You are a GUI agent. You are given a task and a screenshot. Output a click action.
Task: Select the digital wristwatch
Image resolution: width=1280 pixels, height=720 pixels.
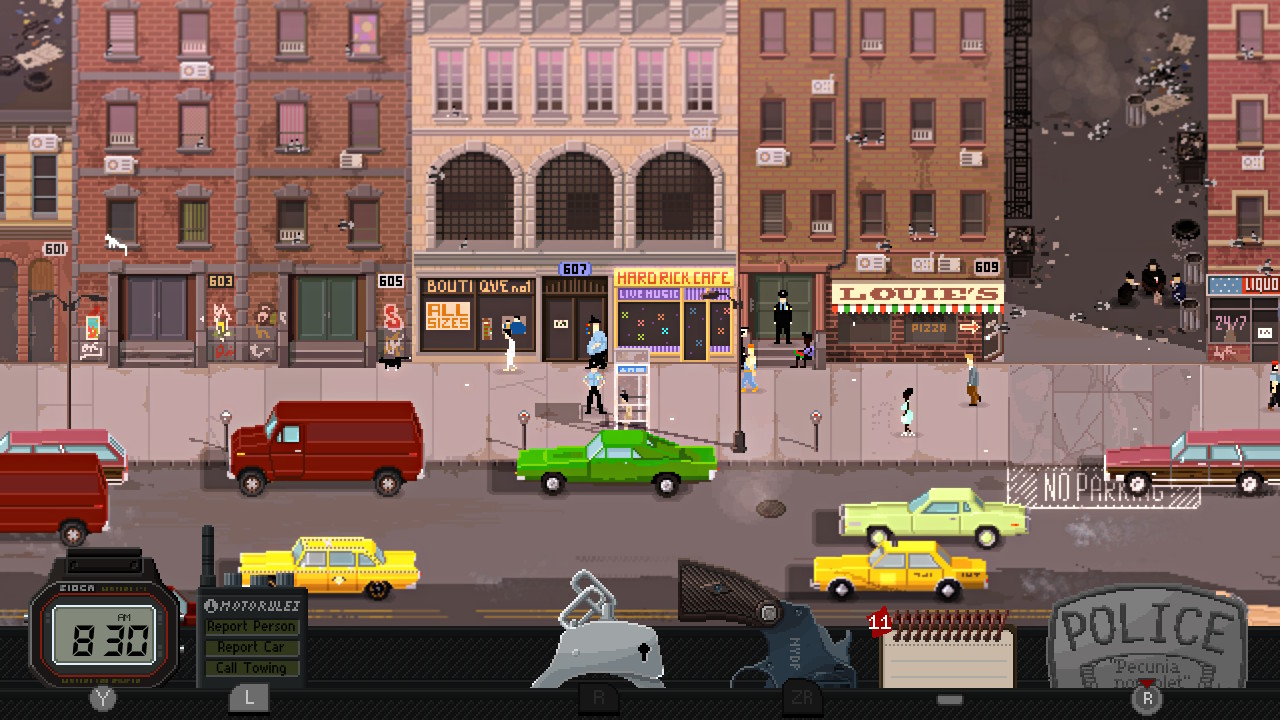click(103, 633)
